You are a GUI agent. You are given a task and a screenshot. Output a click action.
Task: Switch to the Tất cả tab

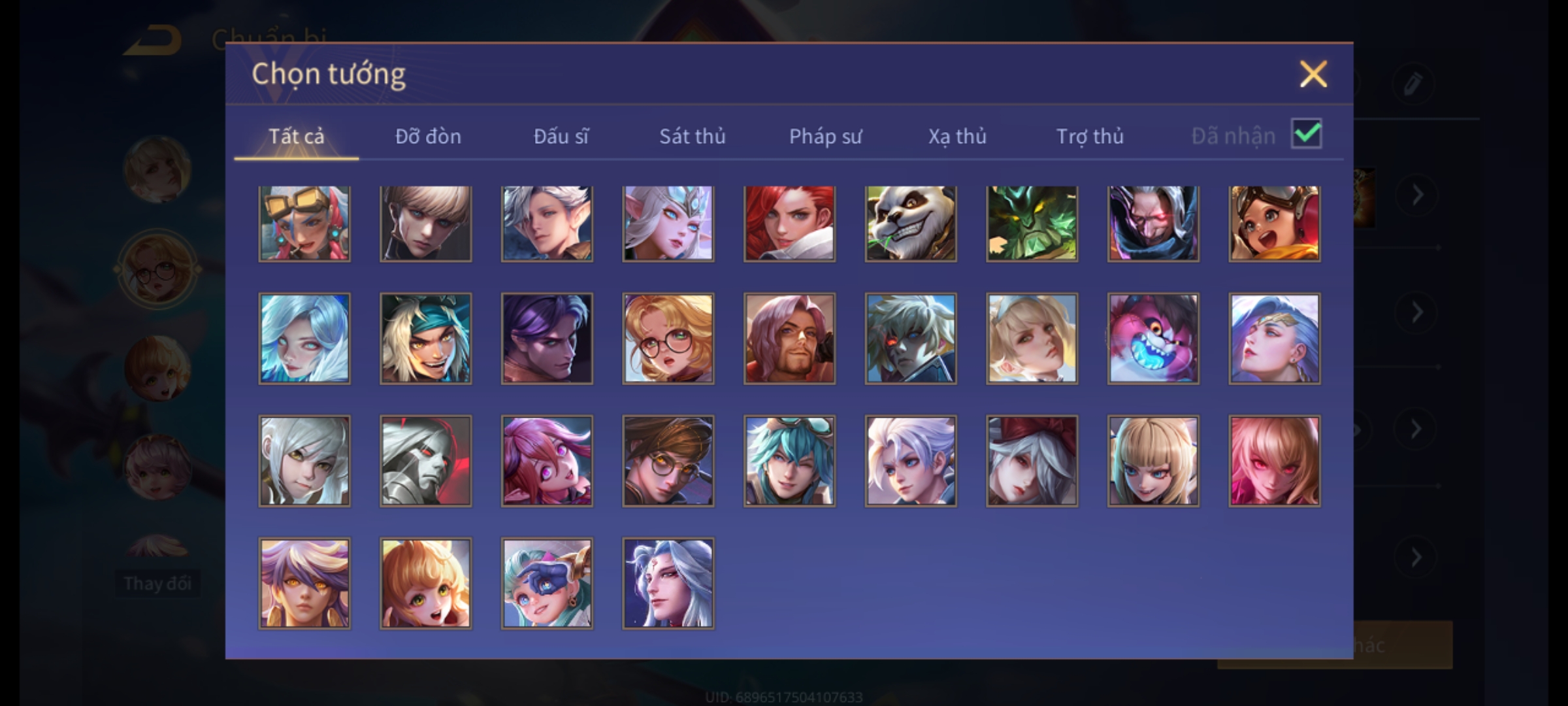[x=296, y=136]
